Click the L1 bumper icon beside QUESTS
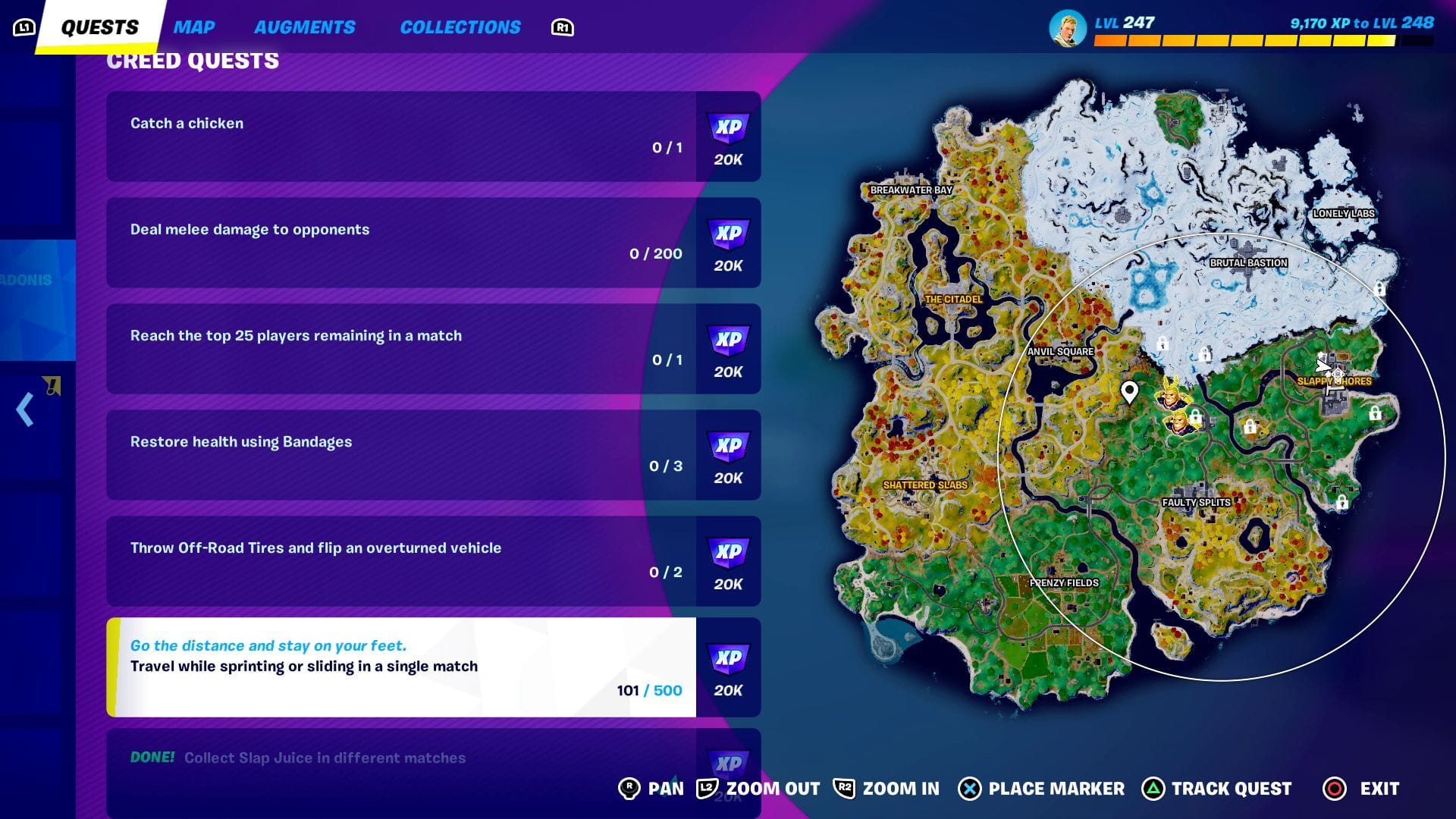The image size is (1456, 819). pyautogui.click(x=24, y=25)
